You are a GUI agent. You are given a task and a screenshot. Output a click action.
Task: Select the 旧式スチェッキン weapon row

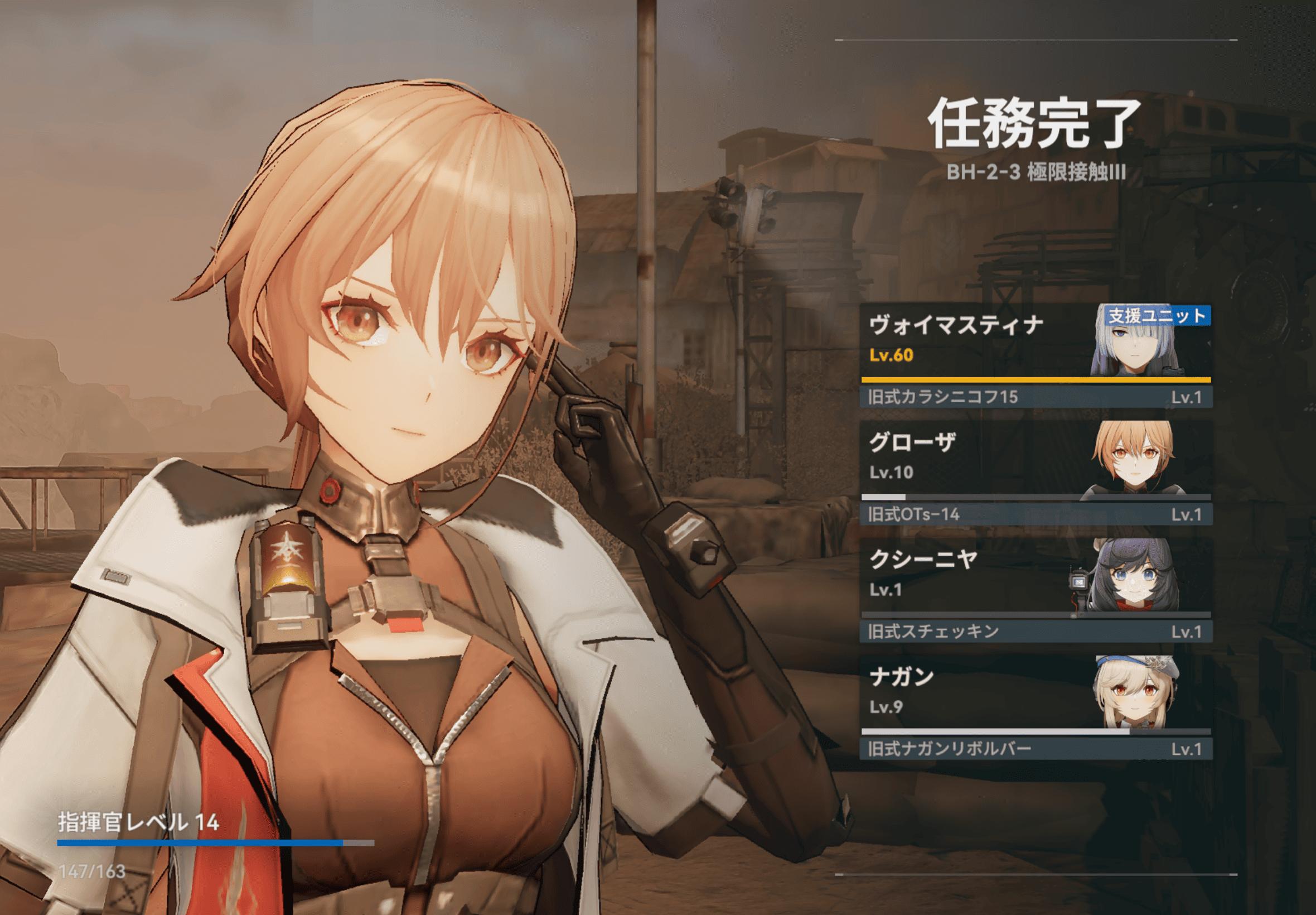(x=1036, y=631)
